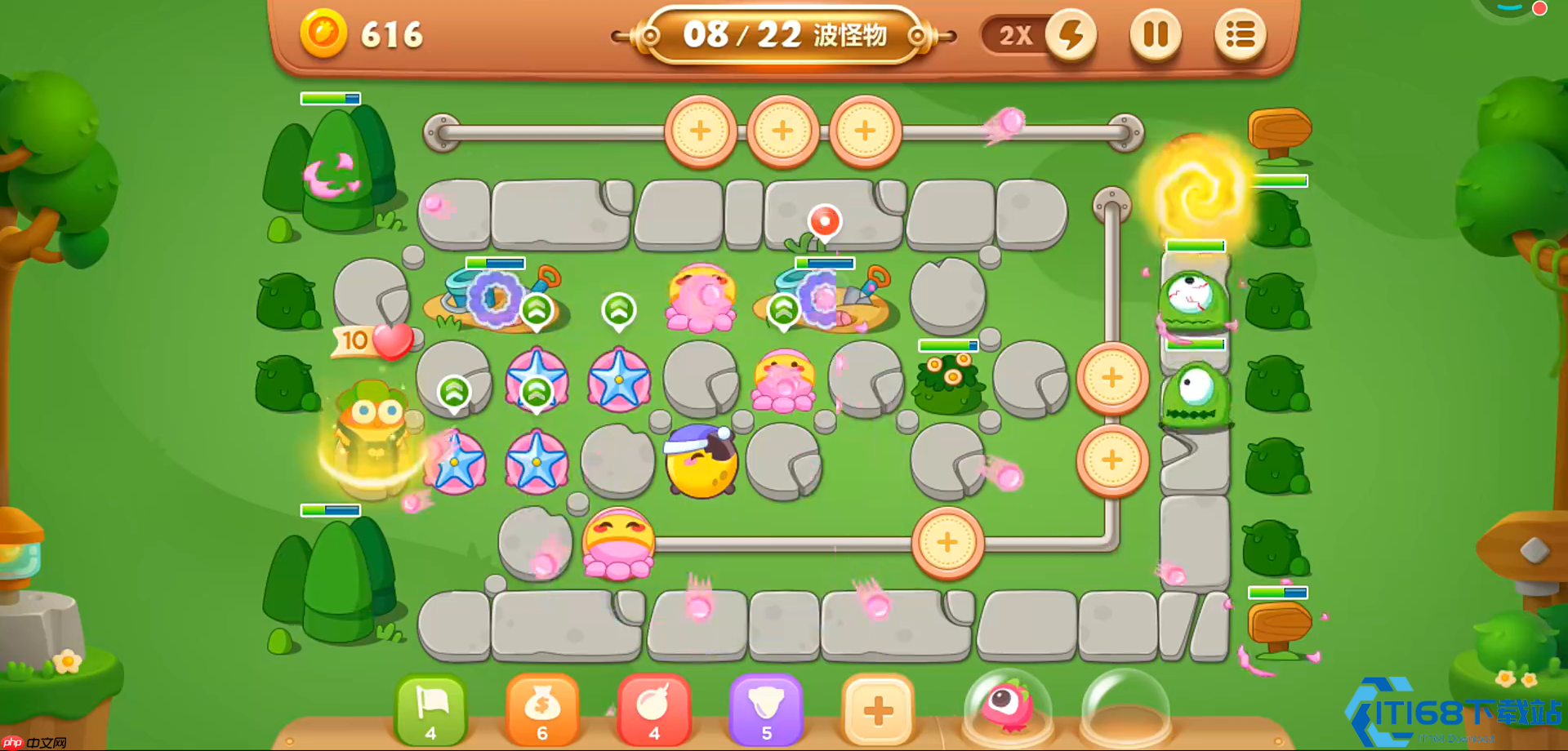Activate the orange money bag item

tap(542, 709)
